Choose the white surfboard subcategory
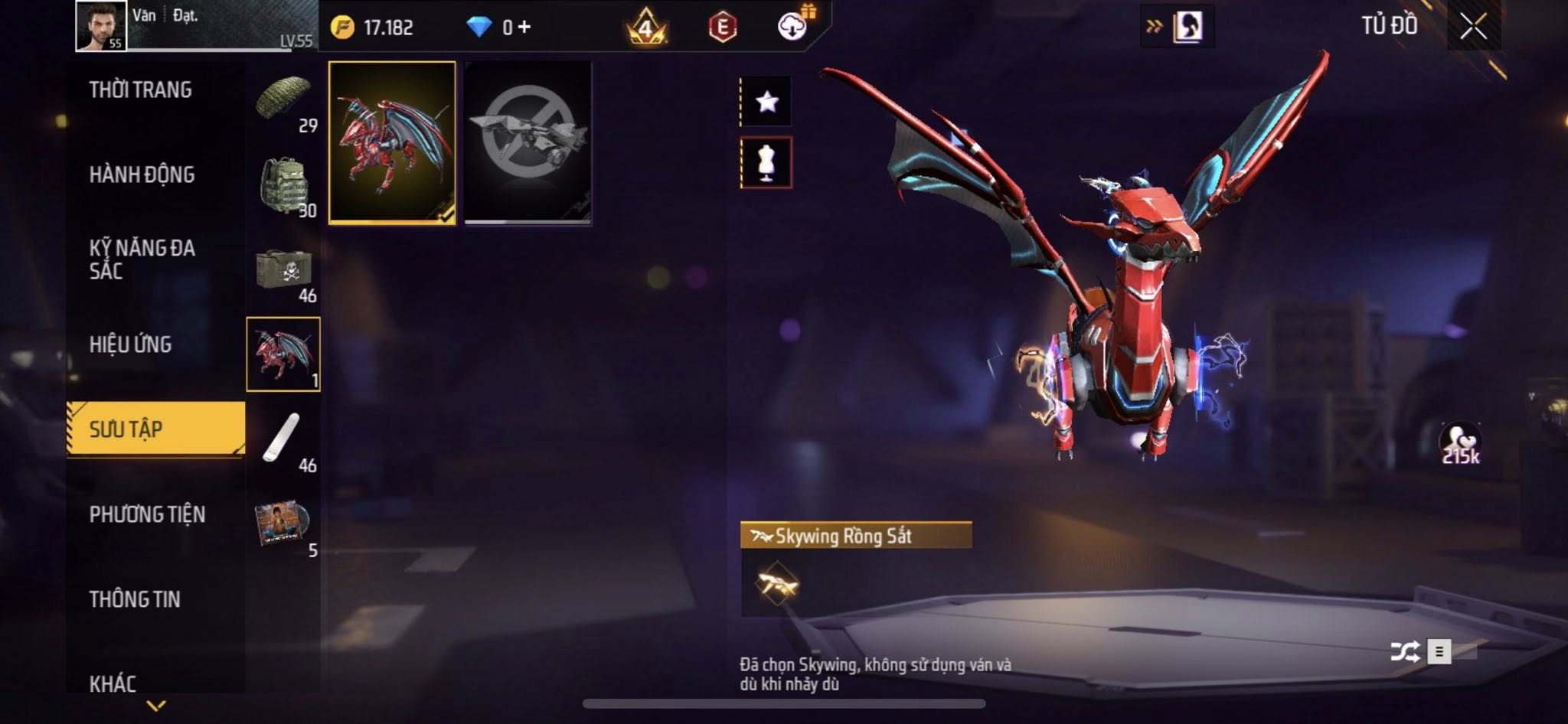The image size is (1568, 724). [x=283, y=439]
